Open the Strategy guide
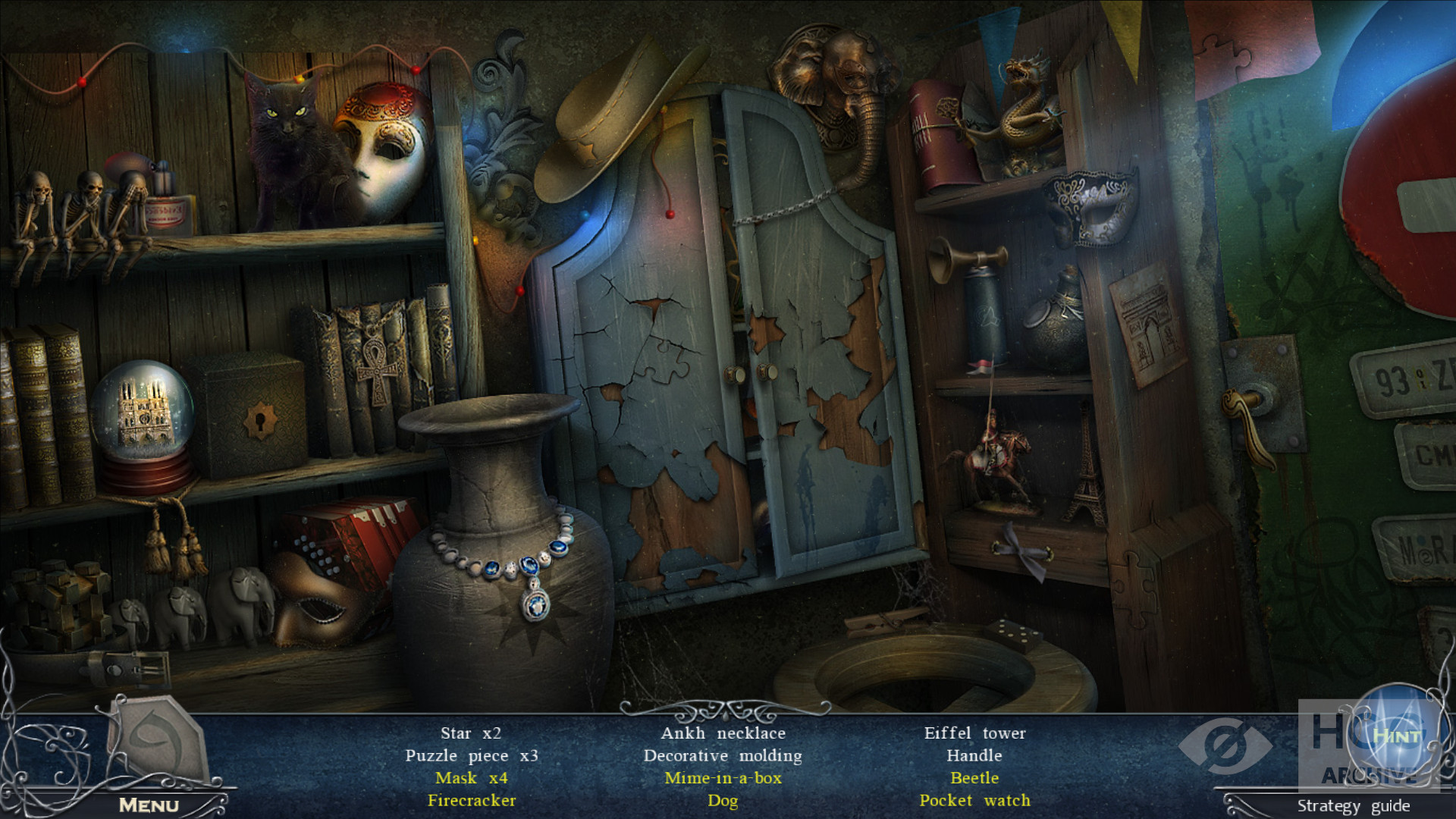The width and height of the screenshot is (1456, 819). pos(1353,805)
